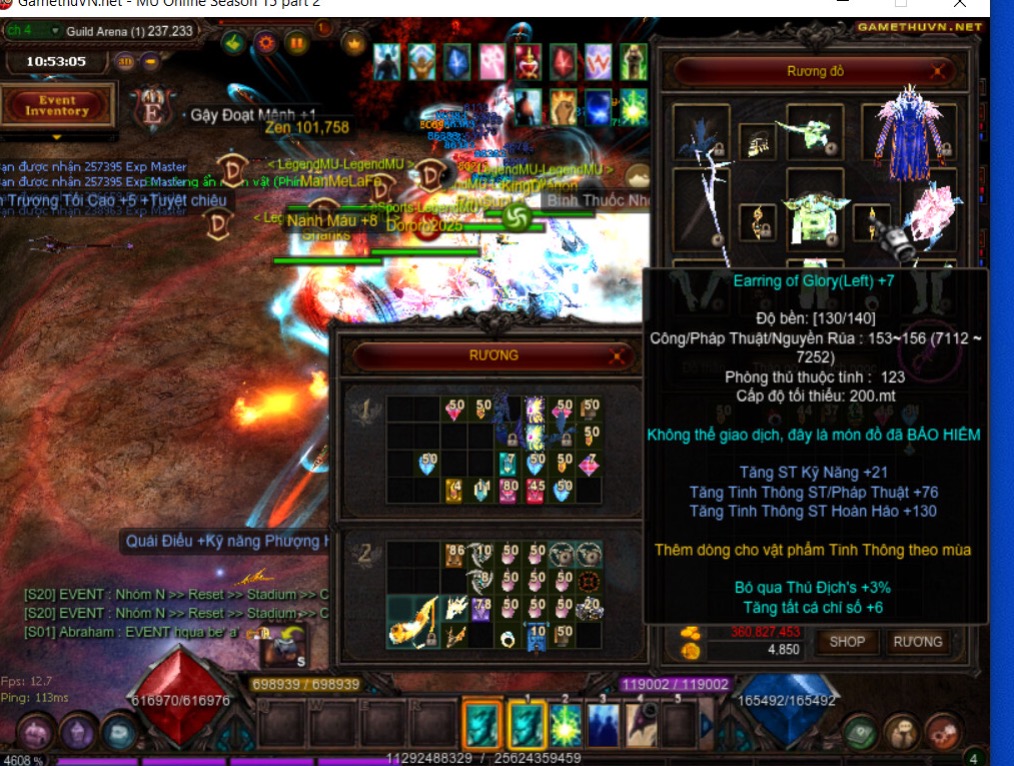The height and width of the screenshot is (766, 1014).
Task: Close the game window
Action: tap(960, 3)
